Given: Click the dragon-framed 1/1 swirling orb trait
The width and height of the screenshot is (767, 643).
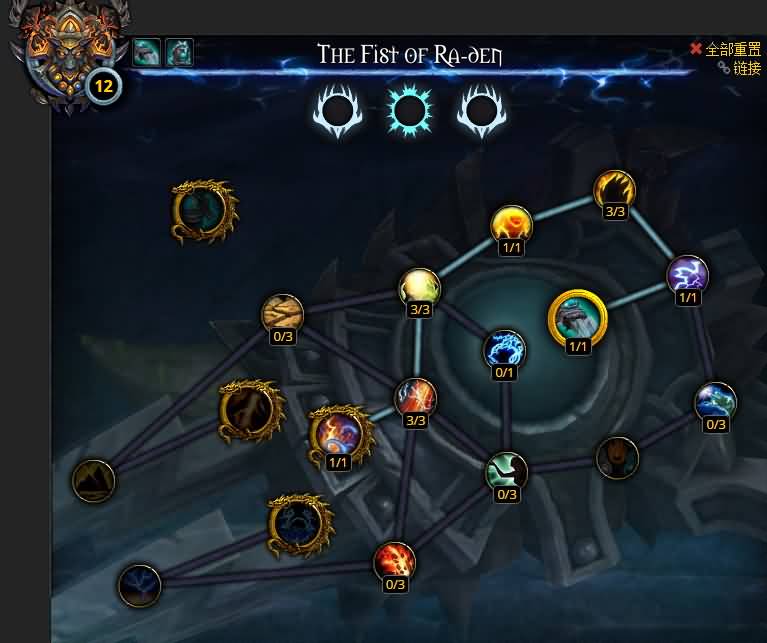Looking at the screenshot, I should [x=338, y=435].
